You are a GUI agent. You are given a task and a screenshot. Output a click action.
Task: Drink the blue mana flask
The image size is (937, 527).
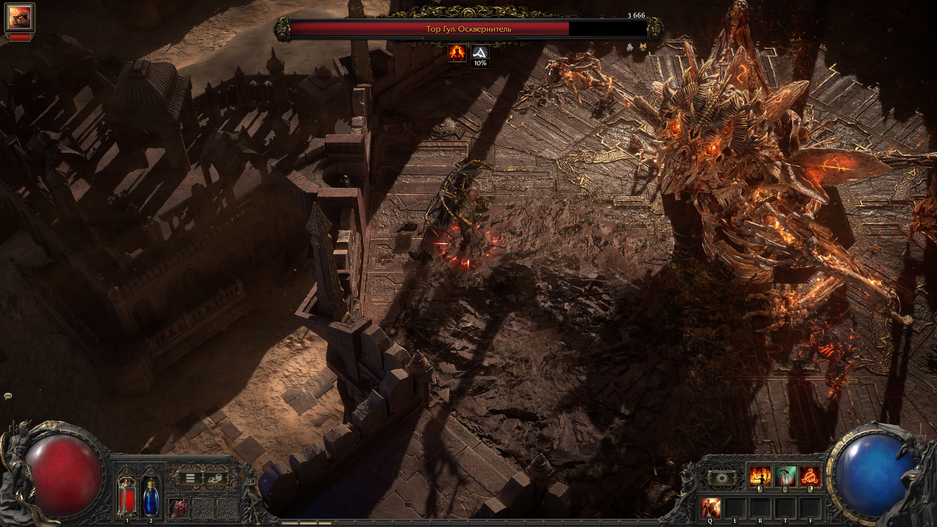[x=151, y=496]
